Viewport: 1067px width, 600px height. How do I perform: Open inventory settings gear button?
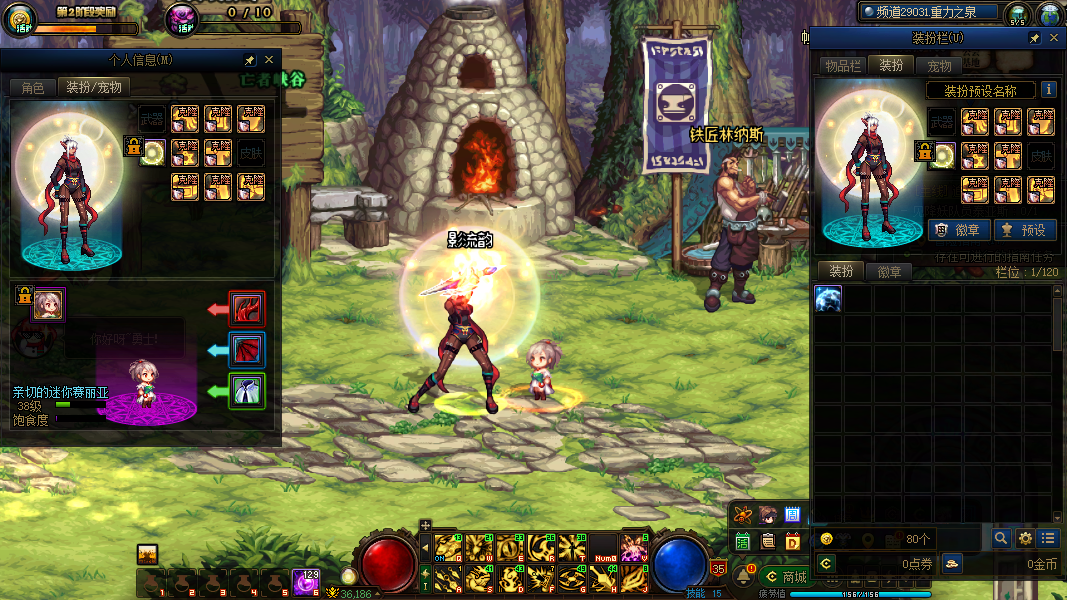coord(1025,539)
